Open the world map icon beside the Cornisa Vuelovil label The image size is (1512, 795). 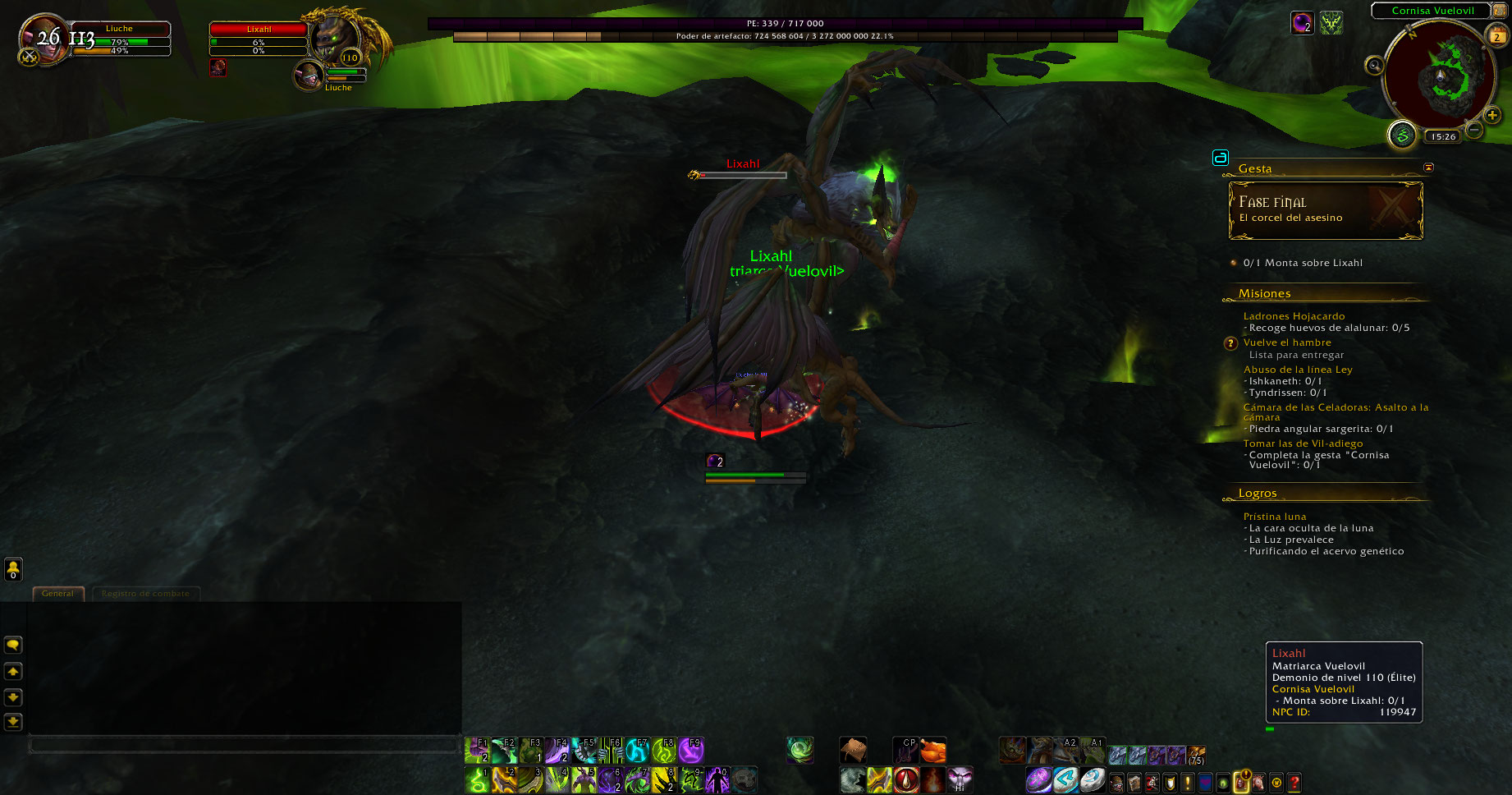coord(1500,11)
